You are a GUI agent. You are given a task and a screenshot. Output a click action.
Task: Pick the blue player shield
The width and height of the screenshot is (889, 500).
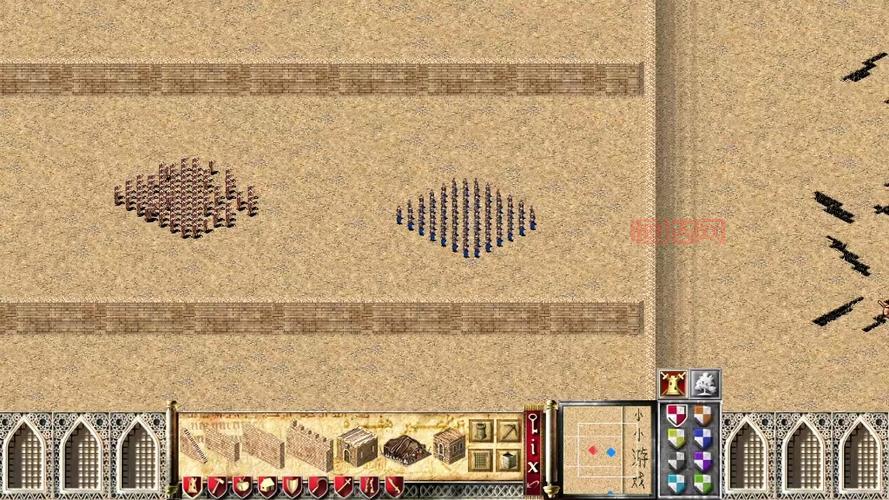click(x=703, y=438)
